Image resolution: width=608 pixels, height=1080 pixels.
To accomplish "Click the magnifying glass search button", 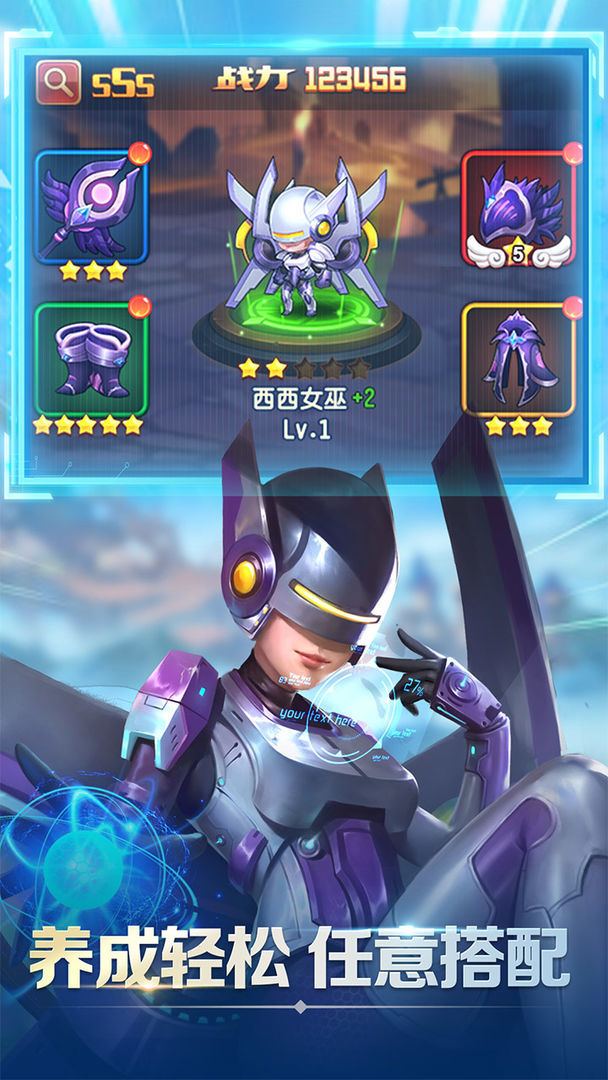I will 59,82.
